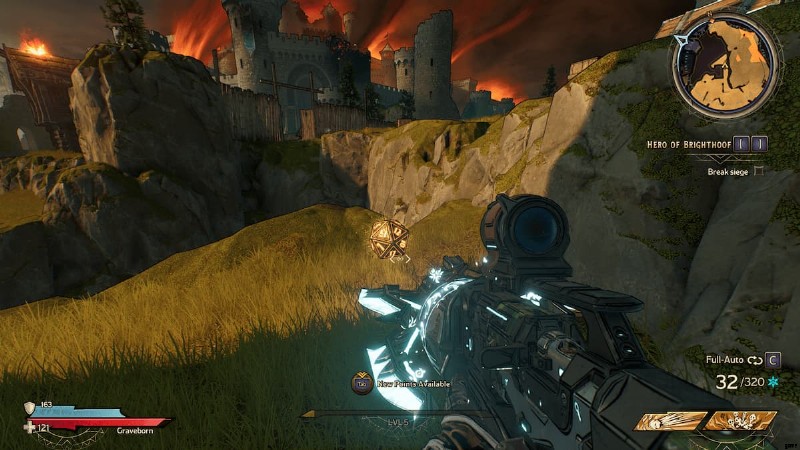Screen dimensions: 800x450
Task: Click the Break siege objective checkbox
Action: 757,171
